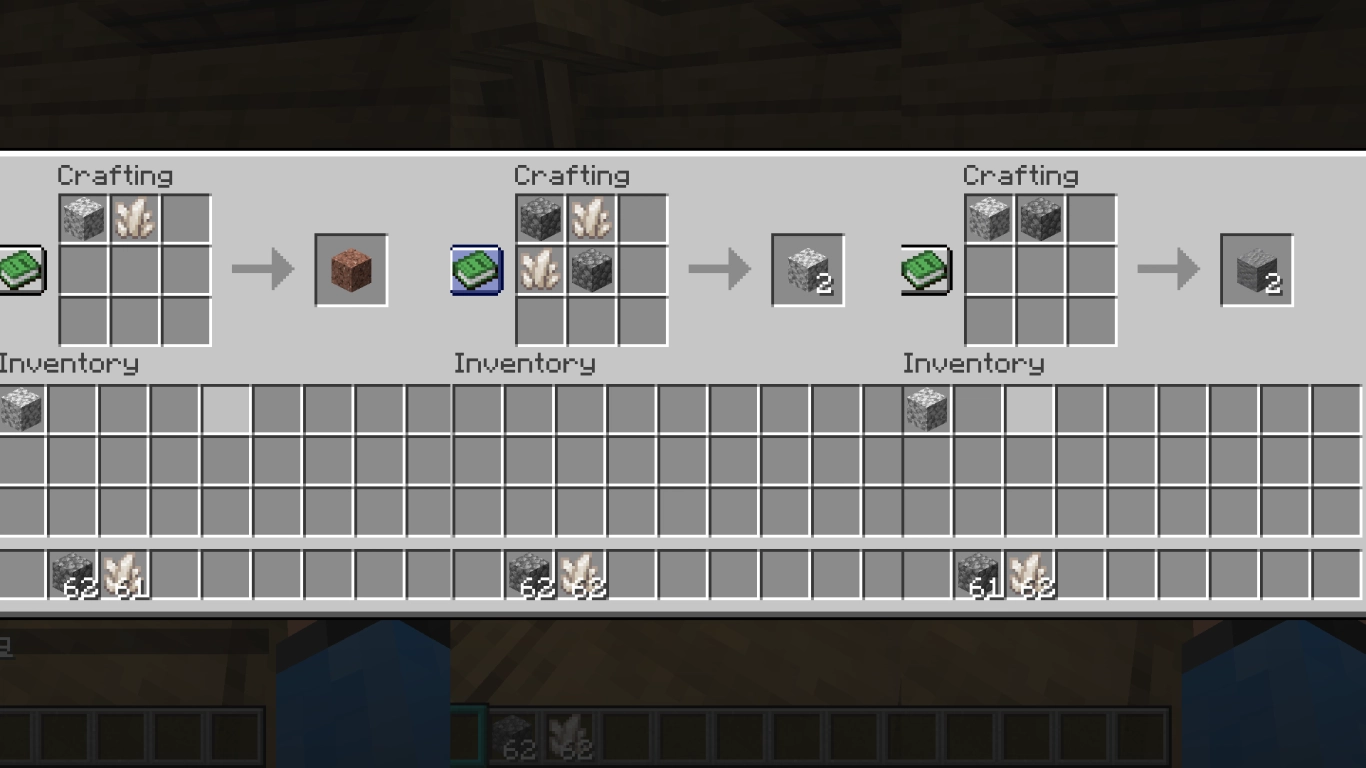Image resolution: width=1366 pixels, height=768 pixels.
Task: Select the diorite block in the left crafting grid
Action: 85,219
